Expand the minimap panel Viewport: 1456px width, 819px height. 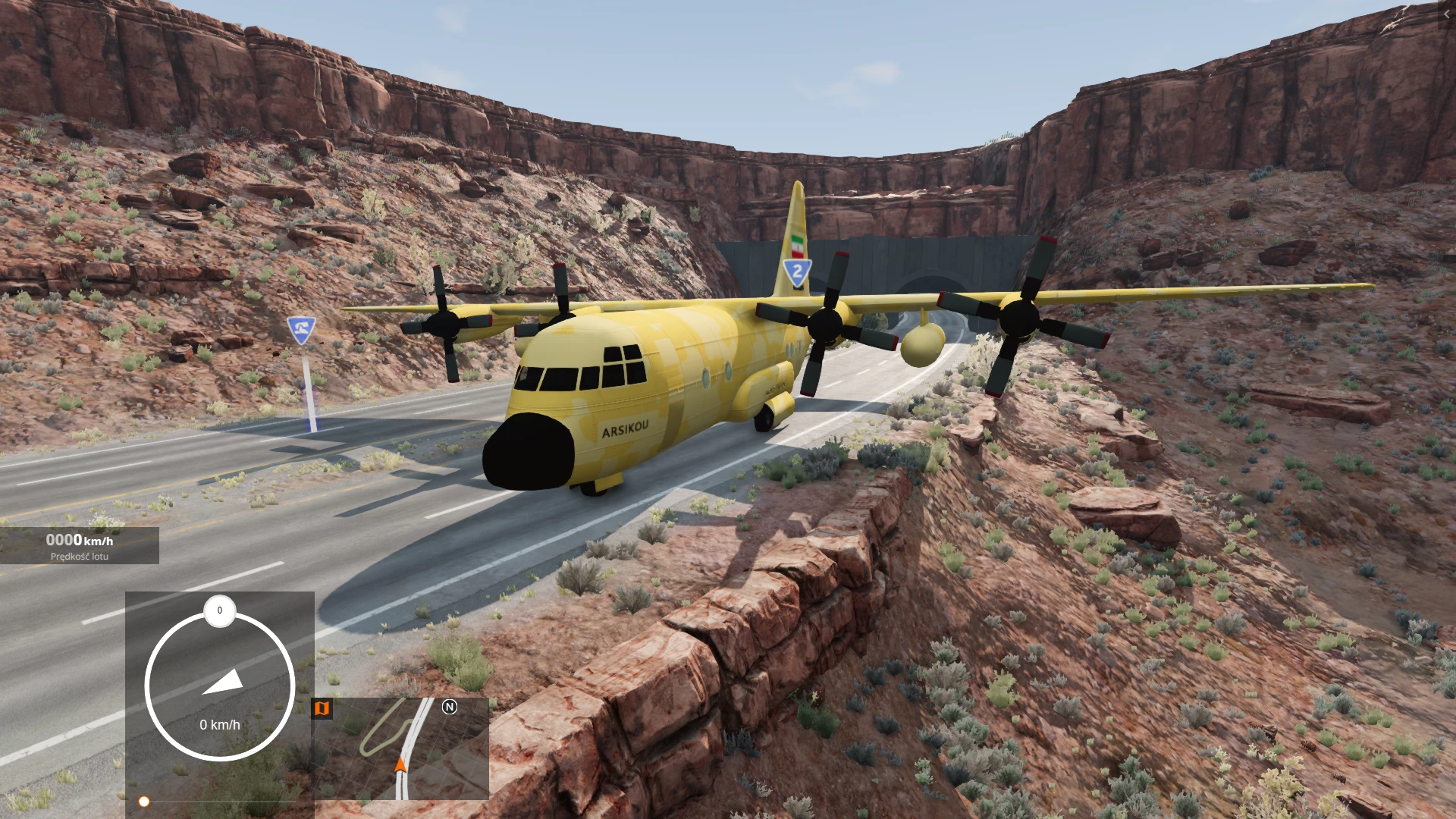point(402,747)
